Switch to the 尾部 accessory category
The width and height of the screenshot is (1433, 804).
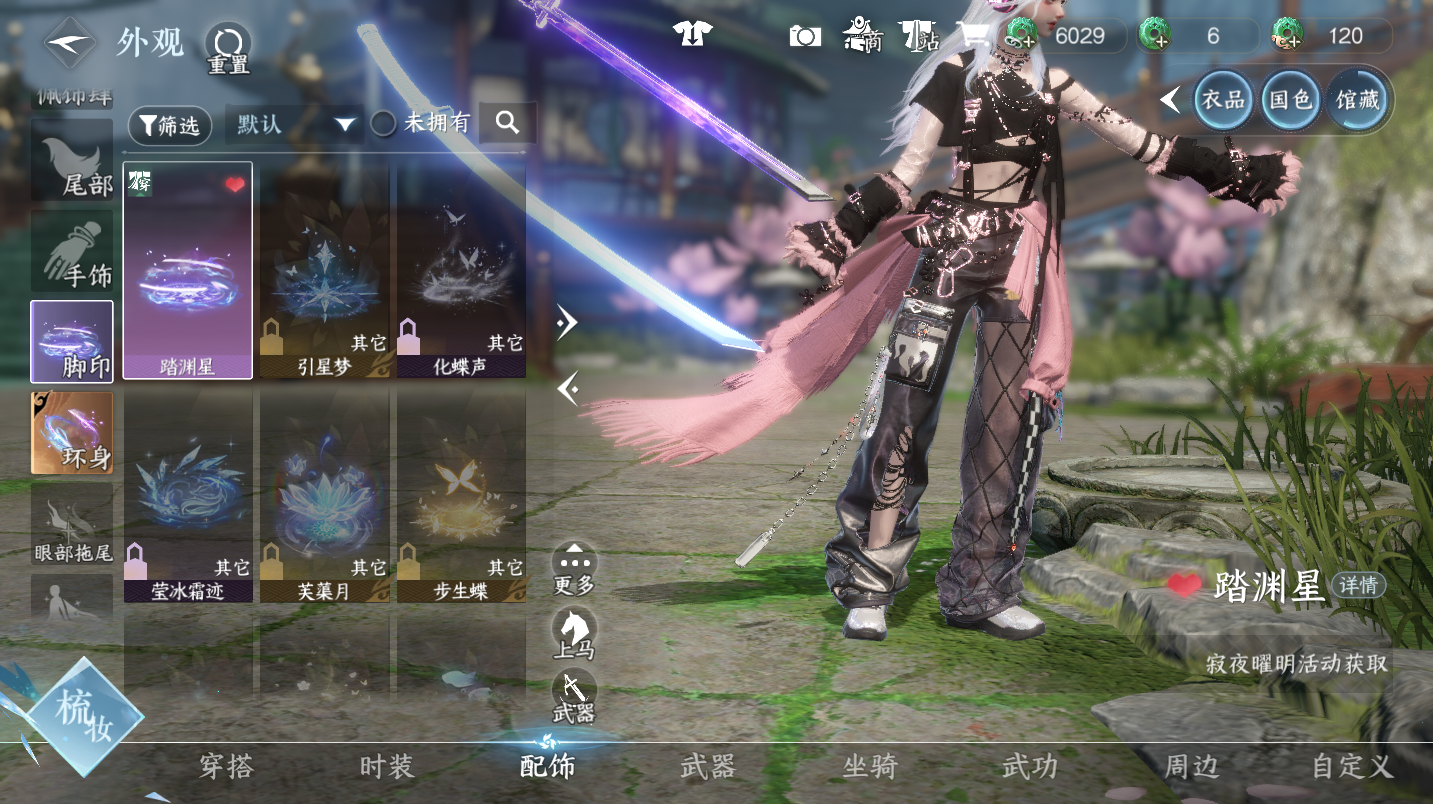pyautogui.click(x=72, y=160)
